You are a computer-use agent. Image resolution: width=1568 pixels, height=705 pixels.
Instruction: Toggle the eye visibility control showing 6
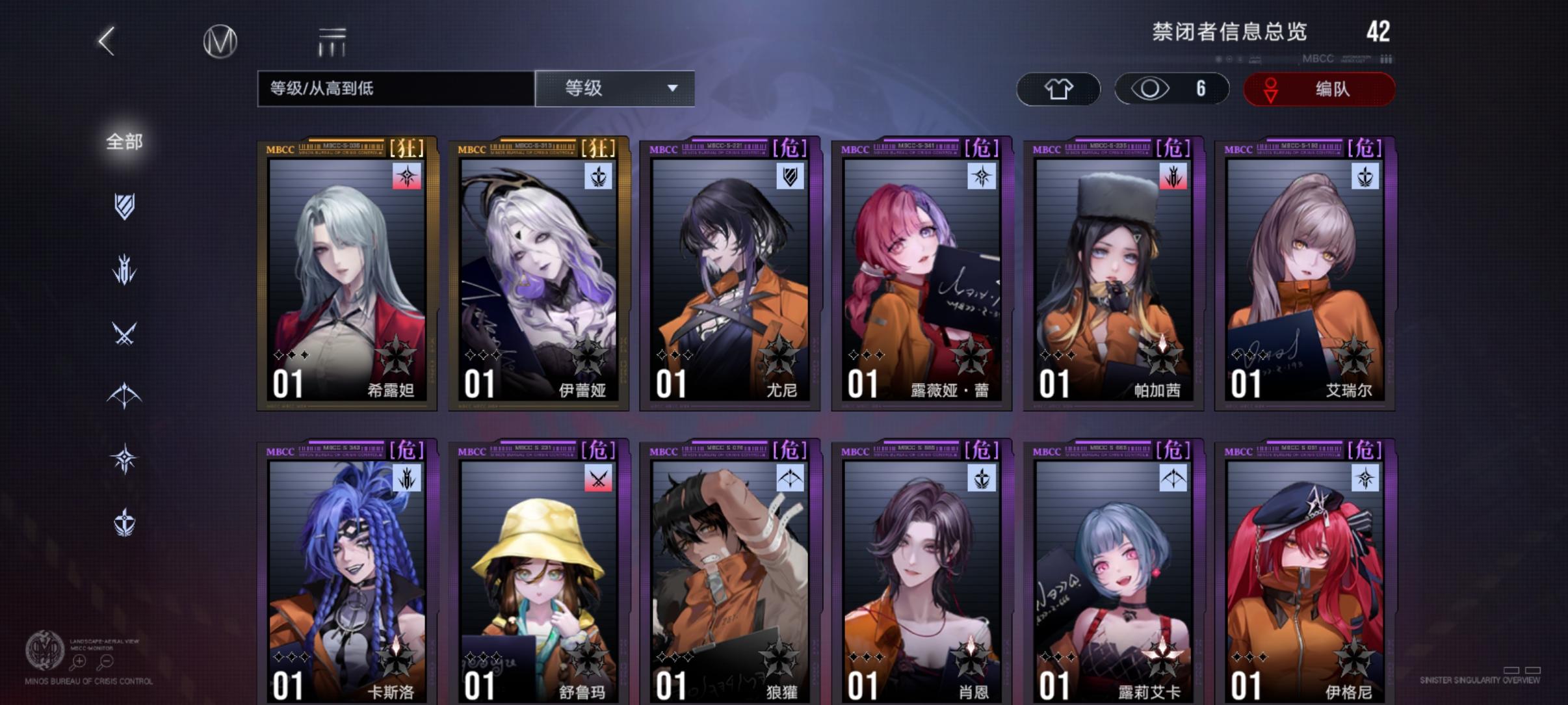1171,88
